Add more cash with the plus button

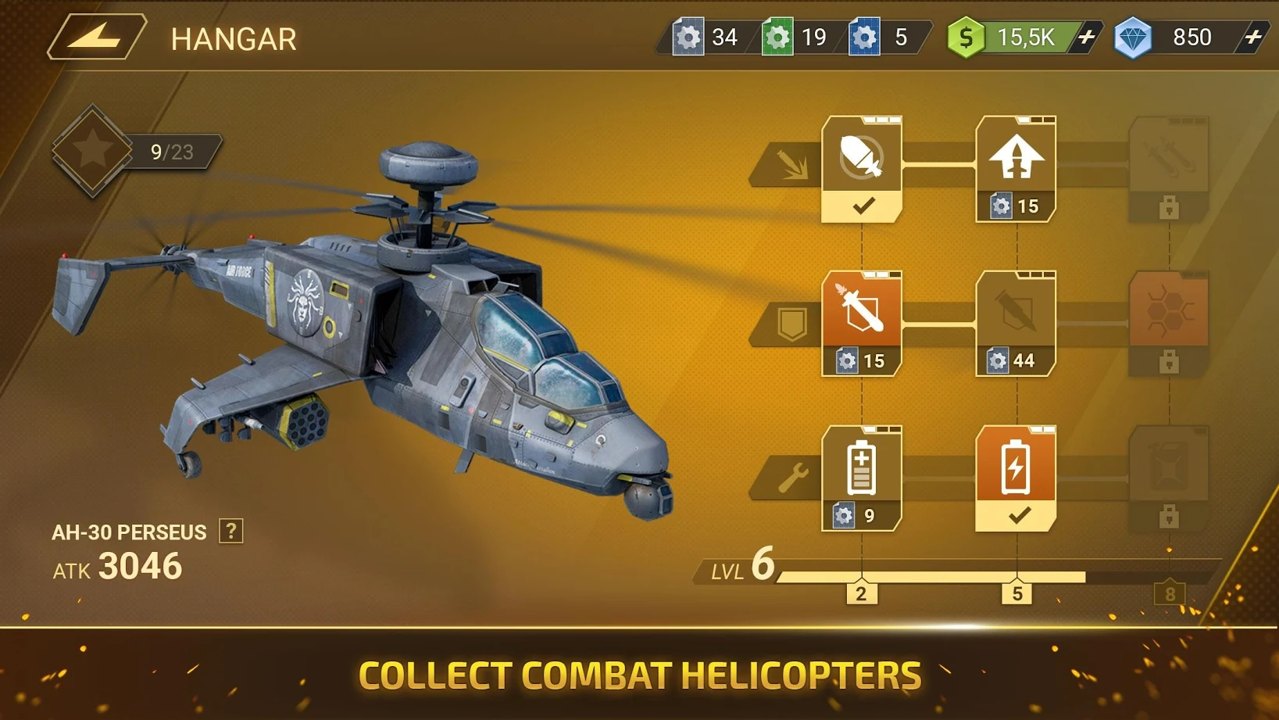click(1087, 38)
